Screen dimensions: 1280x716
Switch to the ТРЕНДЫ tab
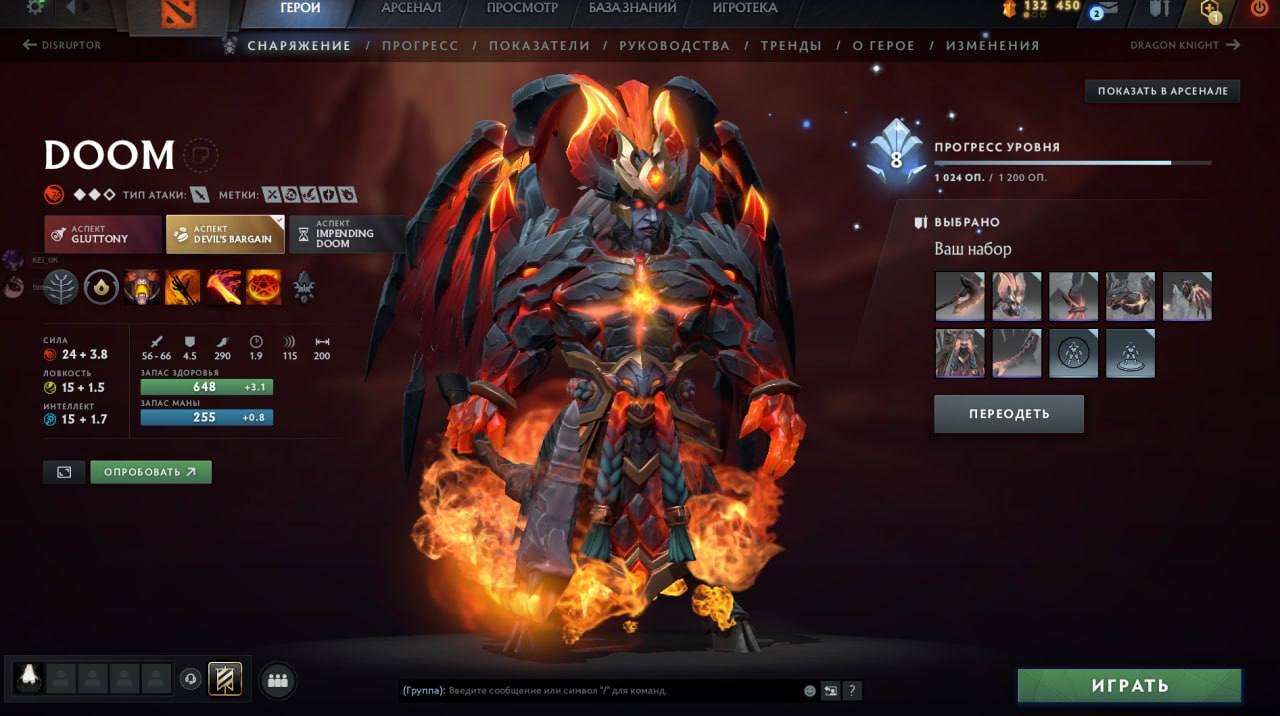click(x=791, y=46)
